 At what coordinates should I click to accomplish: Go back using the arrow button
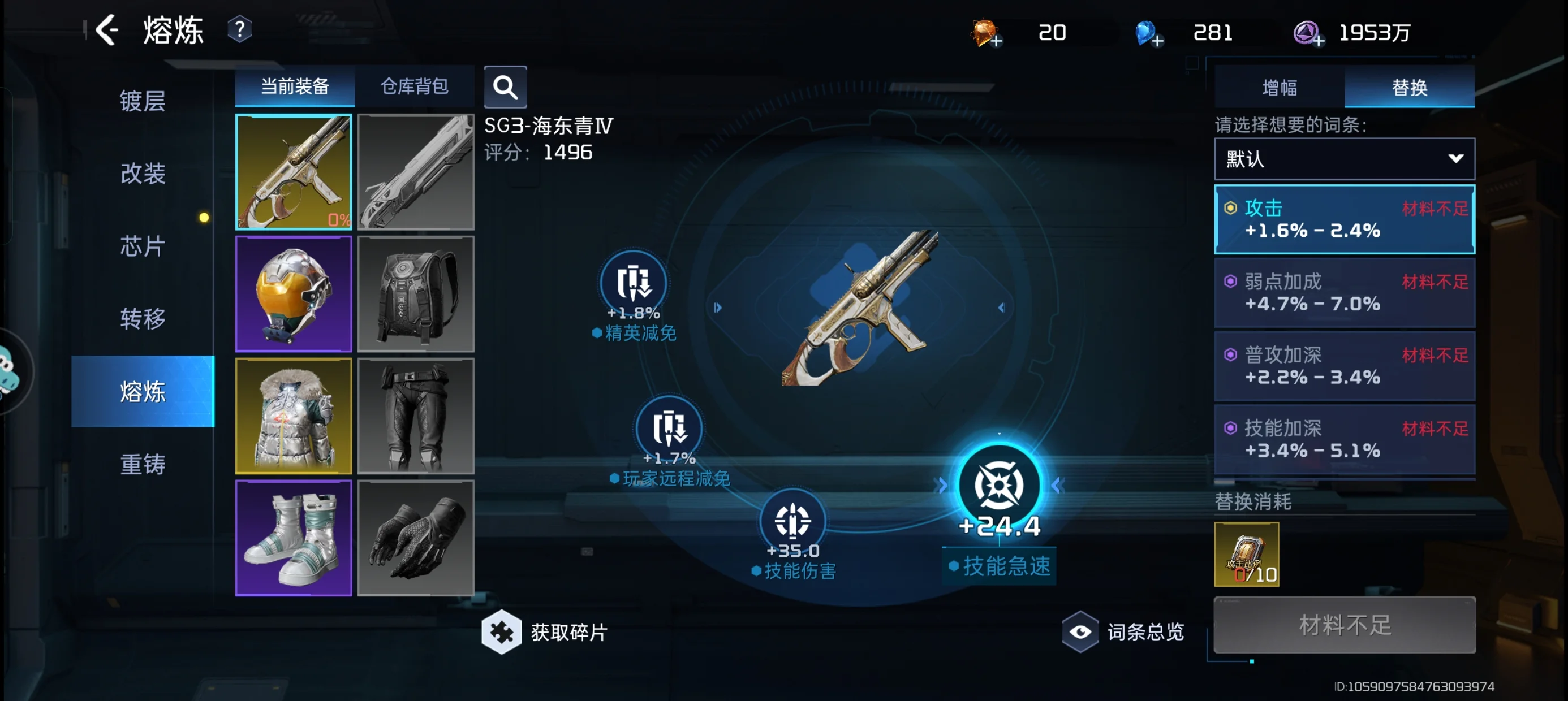coord(107,30)
